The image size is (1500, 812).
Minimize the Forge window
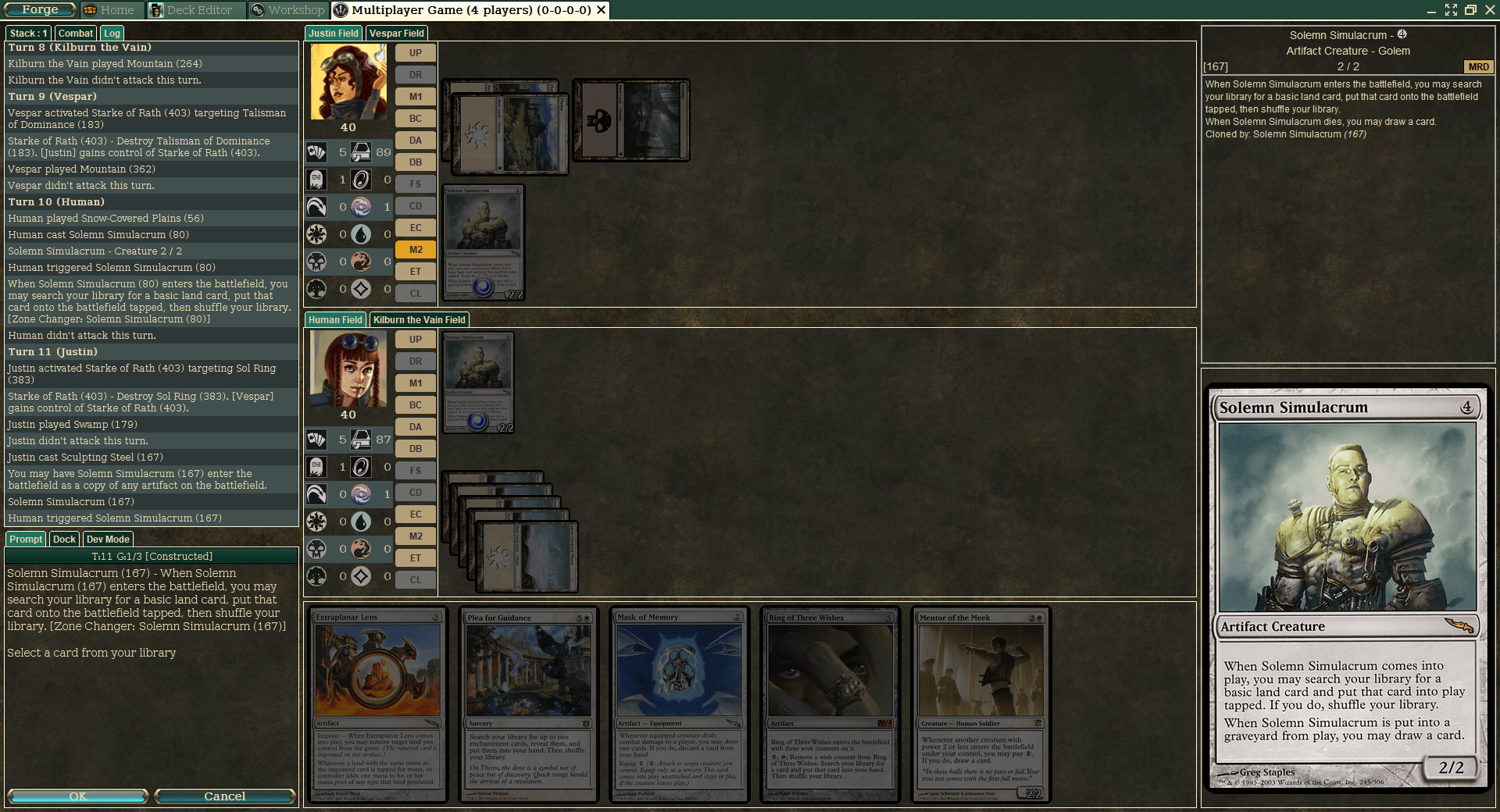[1431, 10]
